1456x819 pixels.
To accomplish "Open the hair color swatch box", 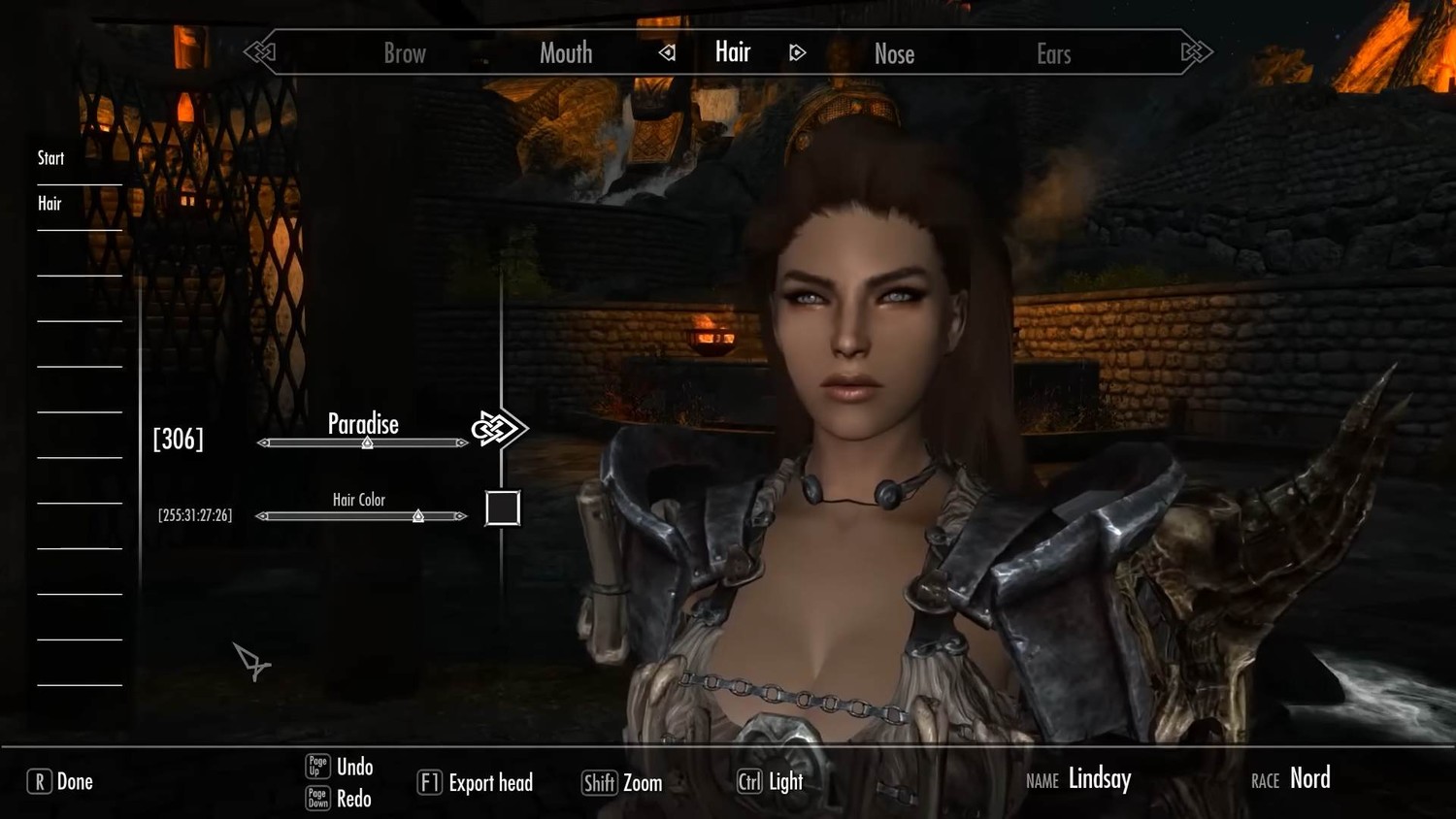I will click(502, 508).
